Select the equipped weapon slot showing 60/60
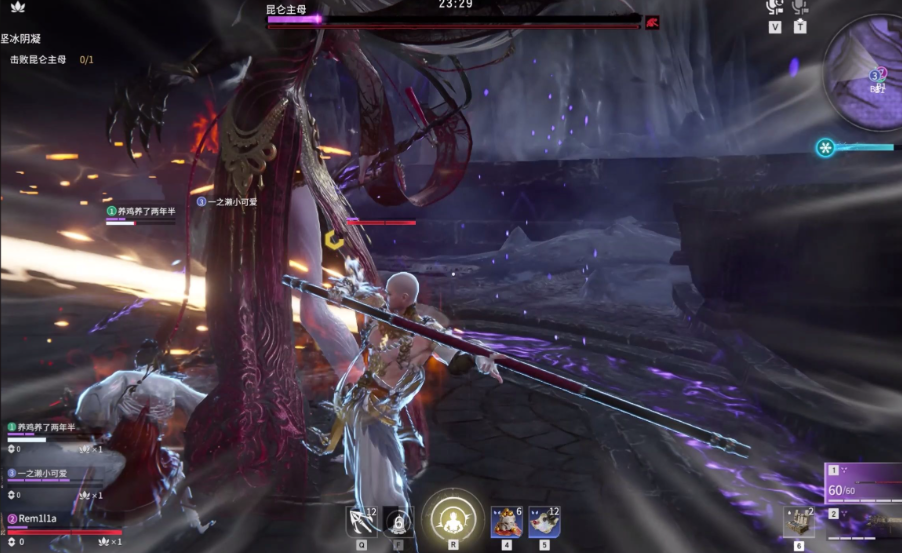 click(860, 486)
